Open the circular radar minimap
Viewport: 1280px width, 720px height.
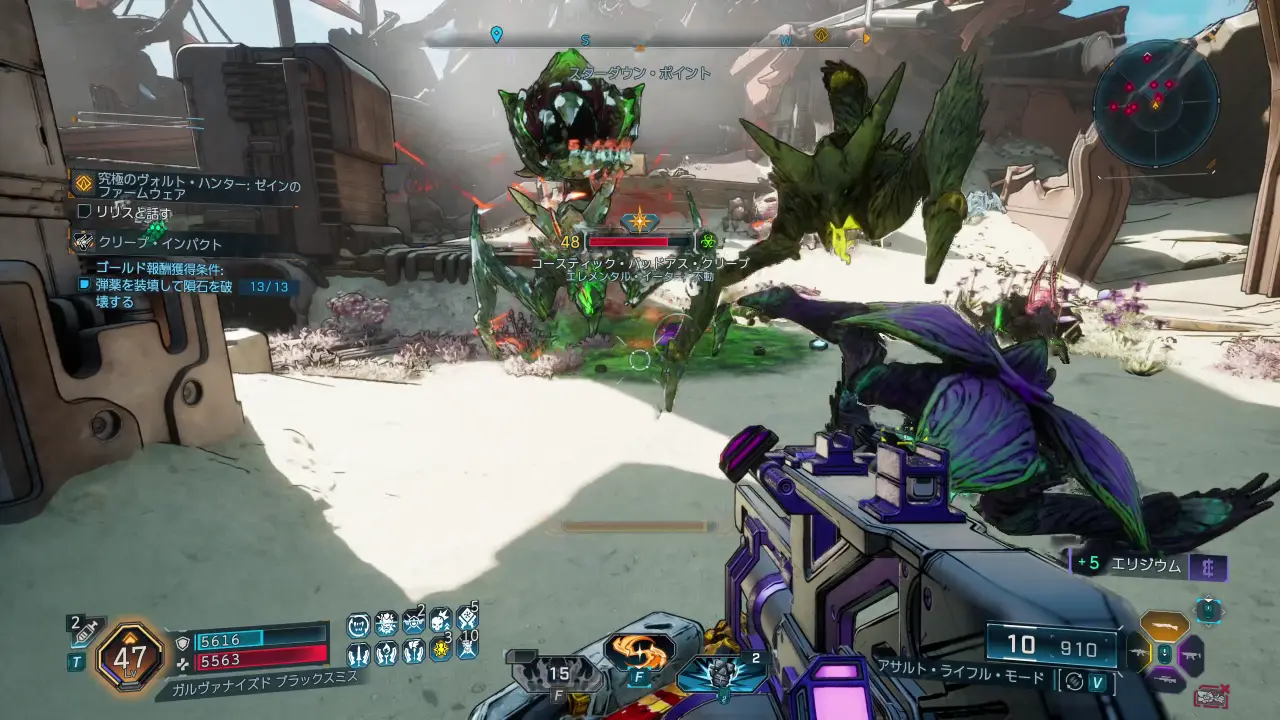pyautogui.click(x=1155, y=102)
